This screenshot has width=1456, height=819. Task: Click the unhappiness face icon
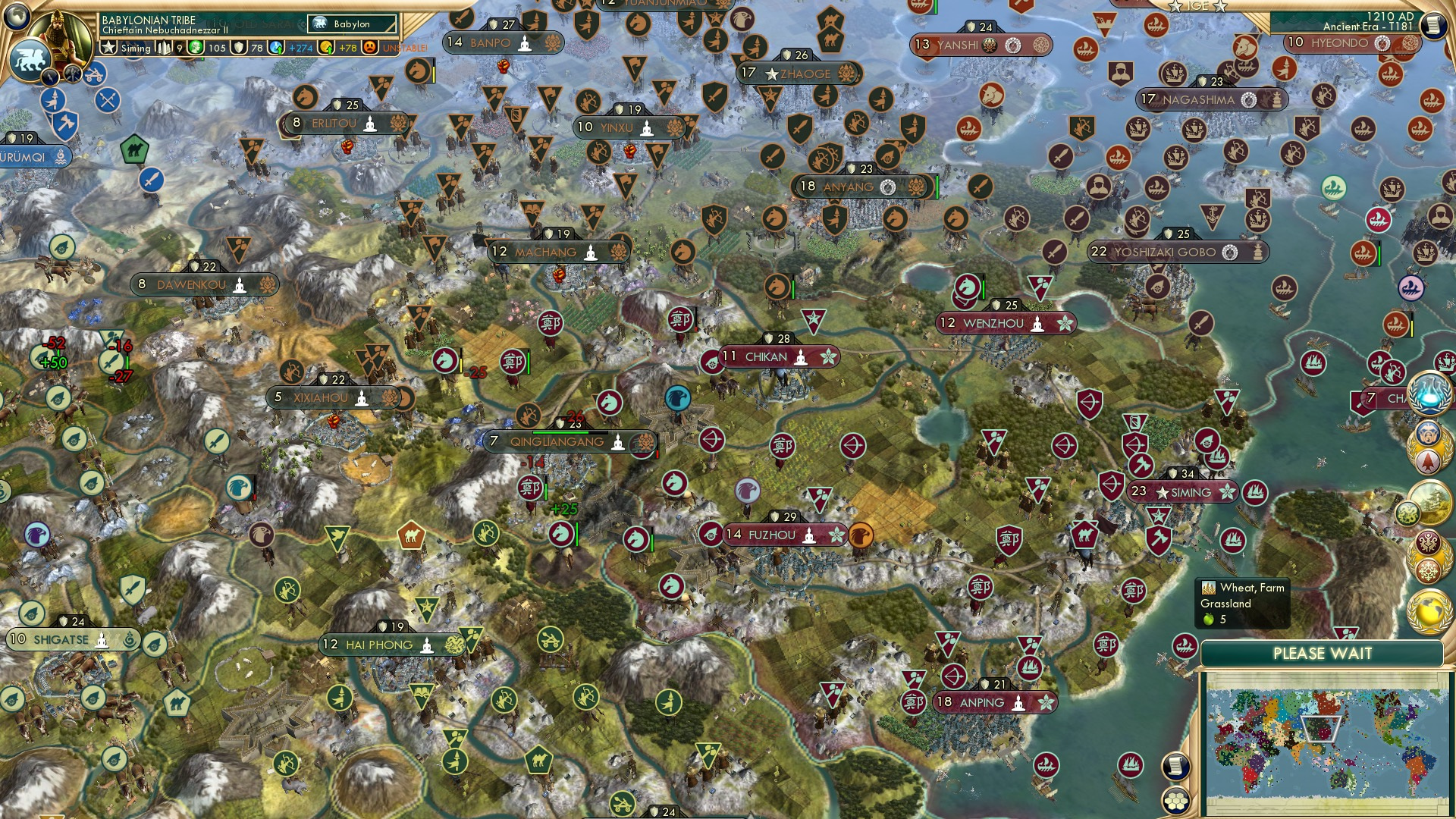click(x=368, y=48)
